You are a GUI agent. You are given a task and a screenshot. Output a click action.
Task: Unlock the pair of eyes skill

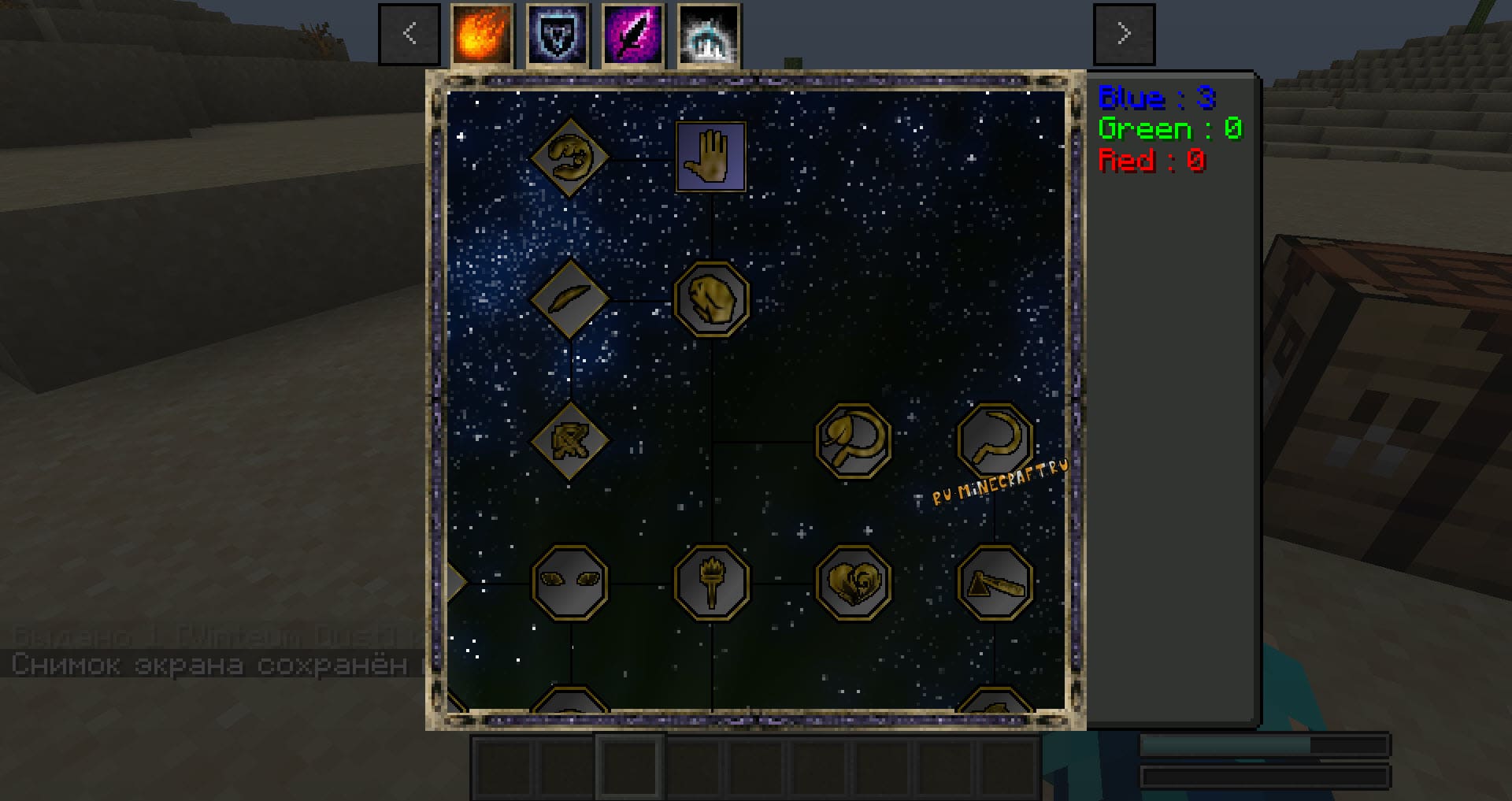coord(570,583)
